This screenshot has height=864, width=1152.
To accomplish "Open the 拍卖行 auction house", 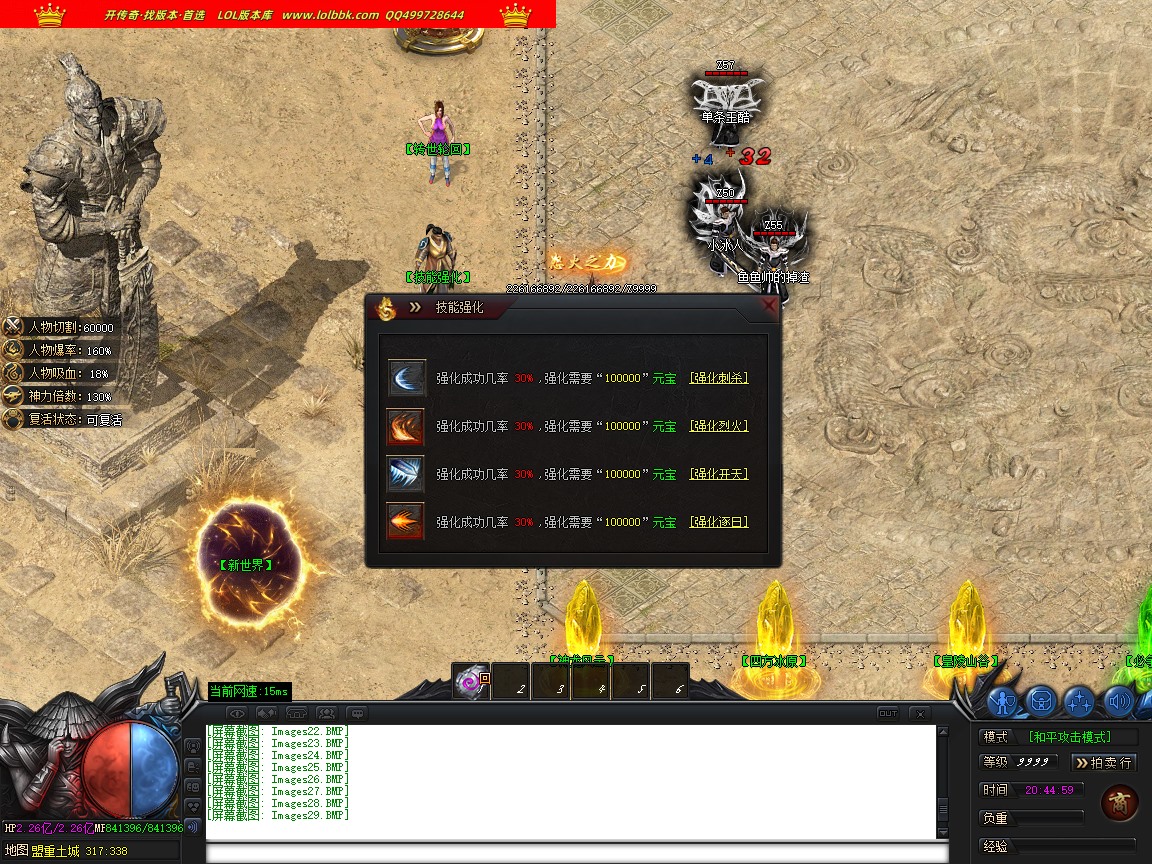I will [x=1104, y=762].
